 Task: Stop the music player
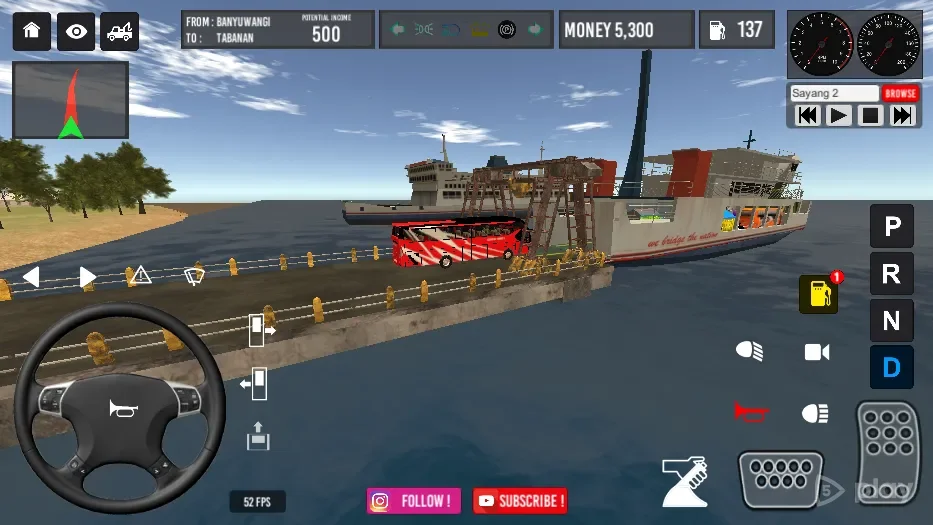coord(870,115)
